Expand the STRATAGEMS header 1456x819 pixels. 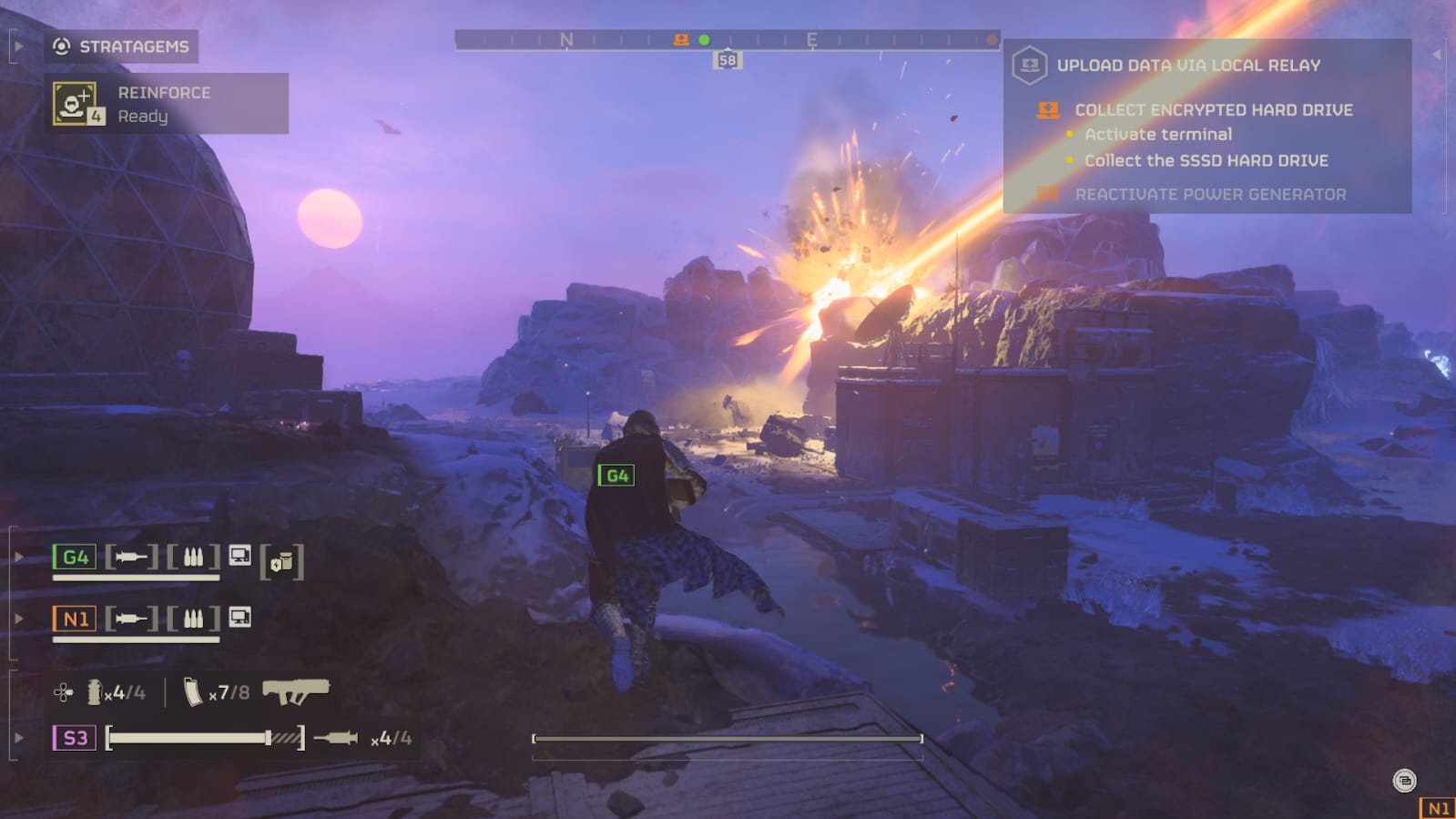tap(121, 46)
